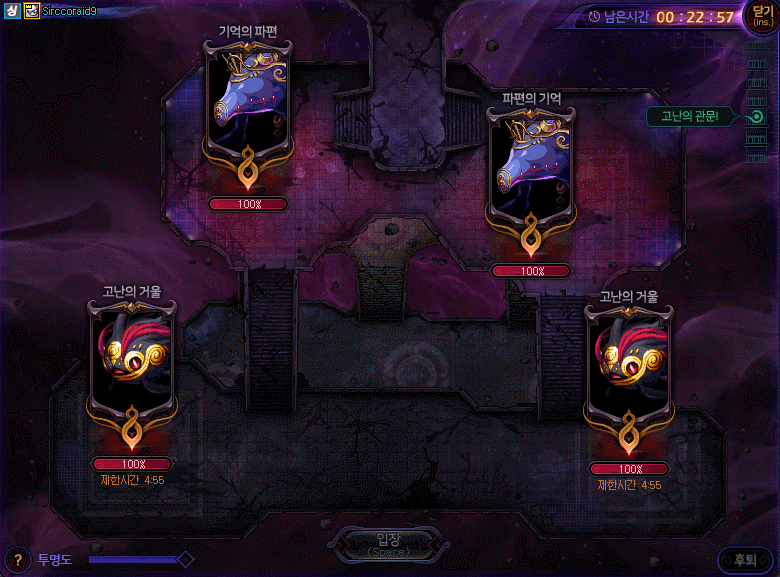The height and width of the screenshot is (577, 780).
Task: Click the 입장 enter button
Action: point(386,545)
